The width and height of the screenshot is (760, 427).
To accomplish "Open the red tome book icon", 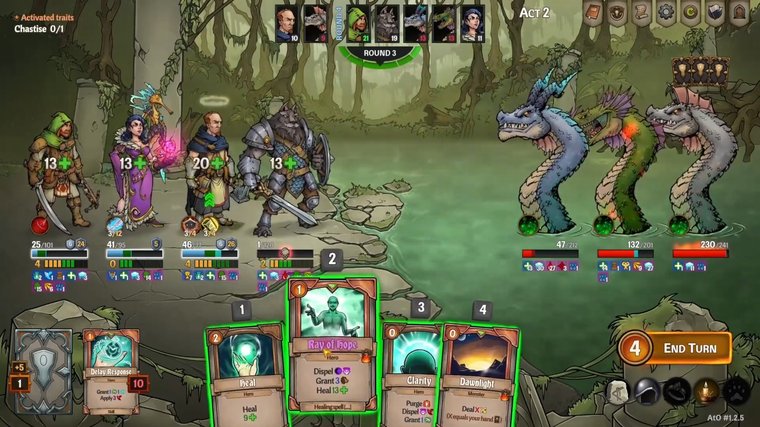I will pos(593,13).
